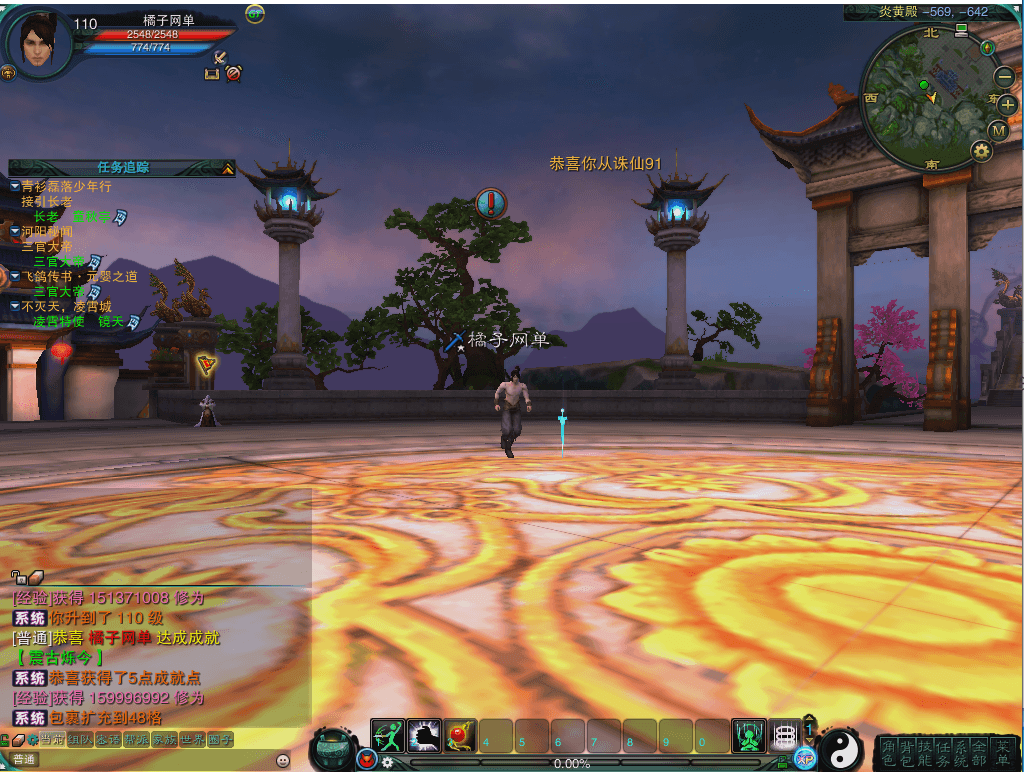Image resolution: width=1024 pixels, height=772 pixels.
Task: Switch chat to the 组队 team tab
Action: pyautogui.click(x=79, y=740)
